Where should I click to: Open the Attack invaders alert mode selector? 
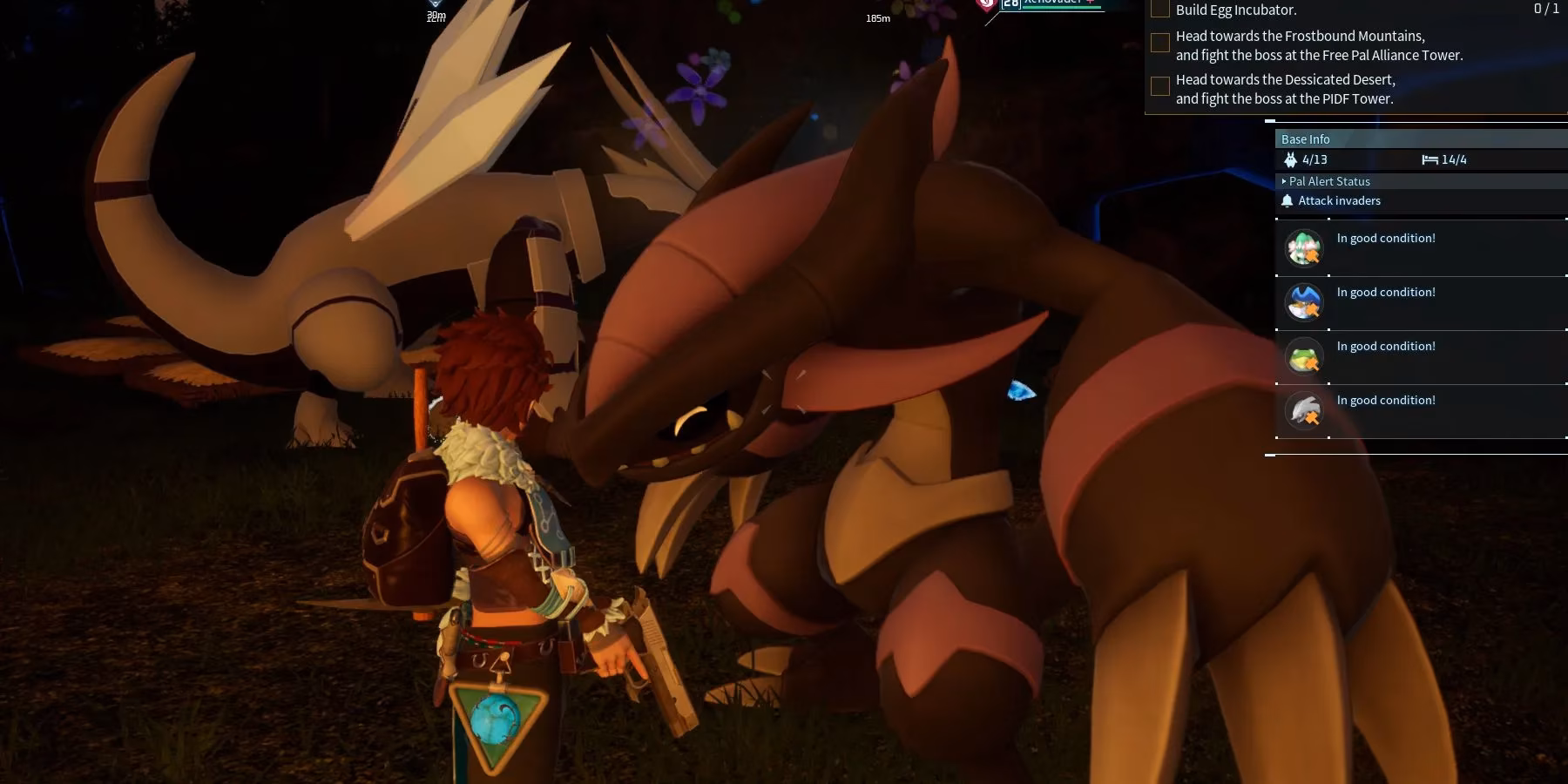1340,200
